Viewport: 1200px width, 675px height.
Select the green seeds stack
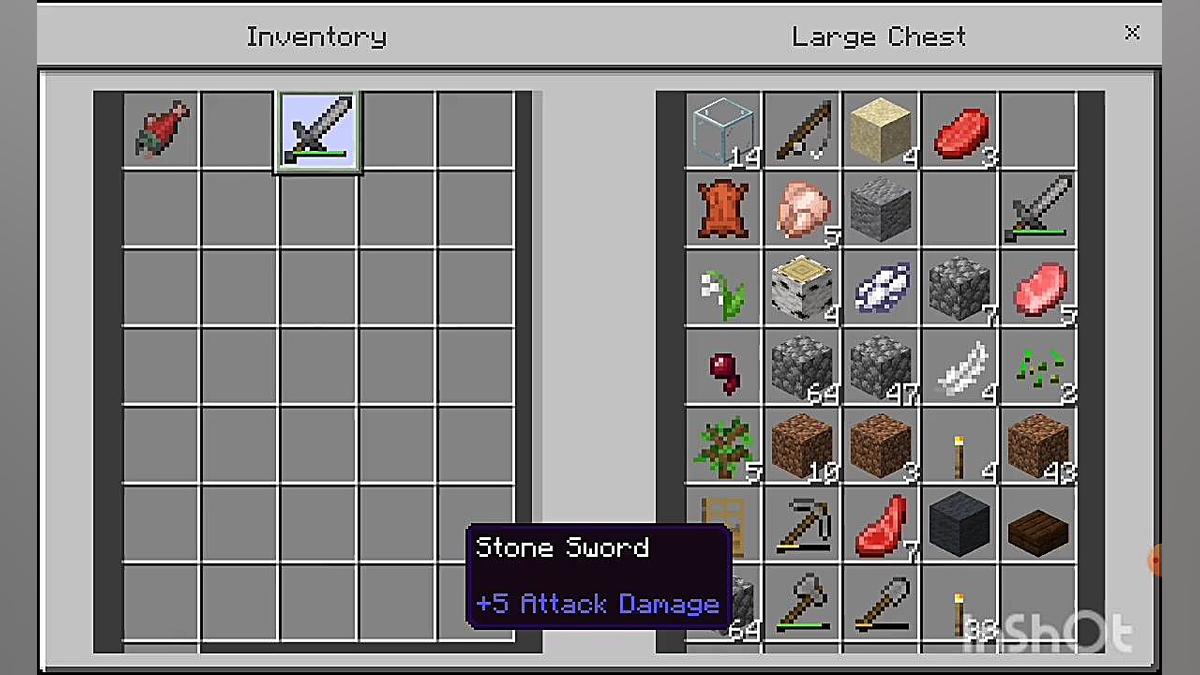(1039, 367)
